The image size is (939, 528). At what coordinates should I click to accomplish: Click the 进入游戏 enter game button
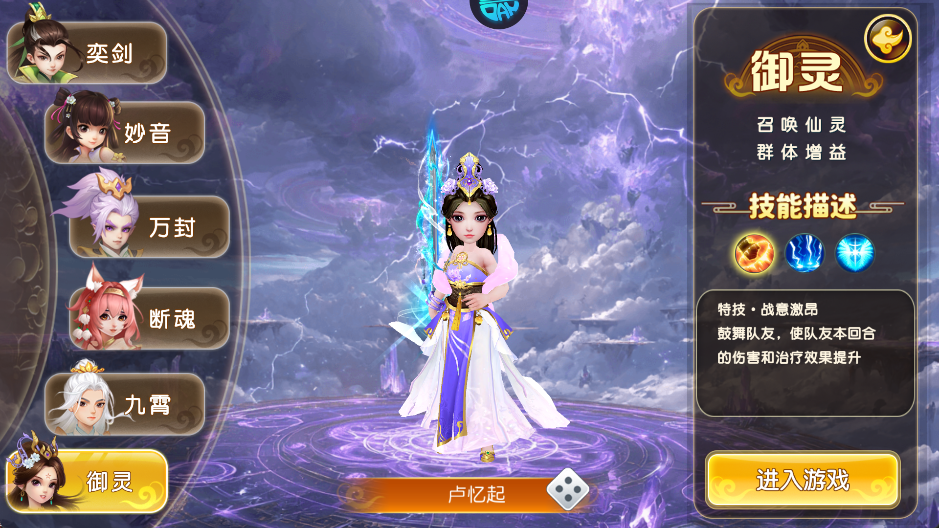click(x=802, y=480)
